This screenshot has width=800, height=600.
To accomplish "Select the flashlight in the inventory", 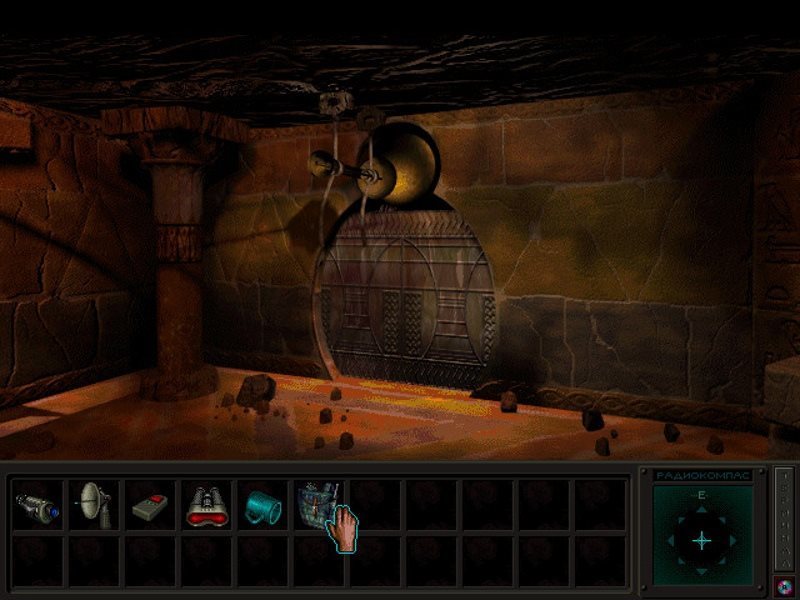I will click(39, 505).
